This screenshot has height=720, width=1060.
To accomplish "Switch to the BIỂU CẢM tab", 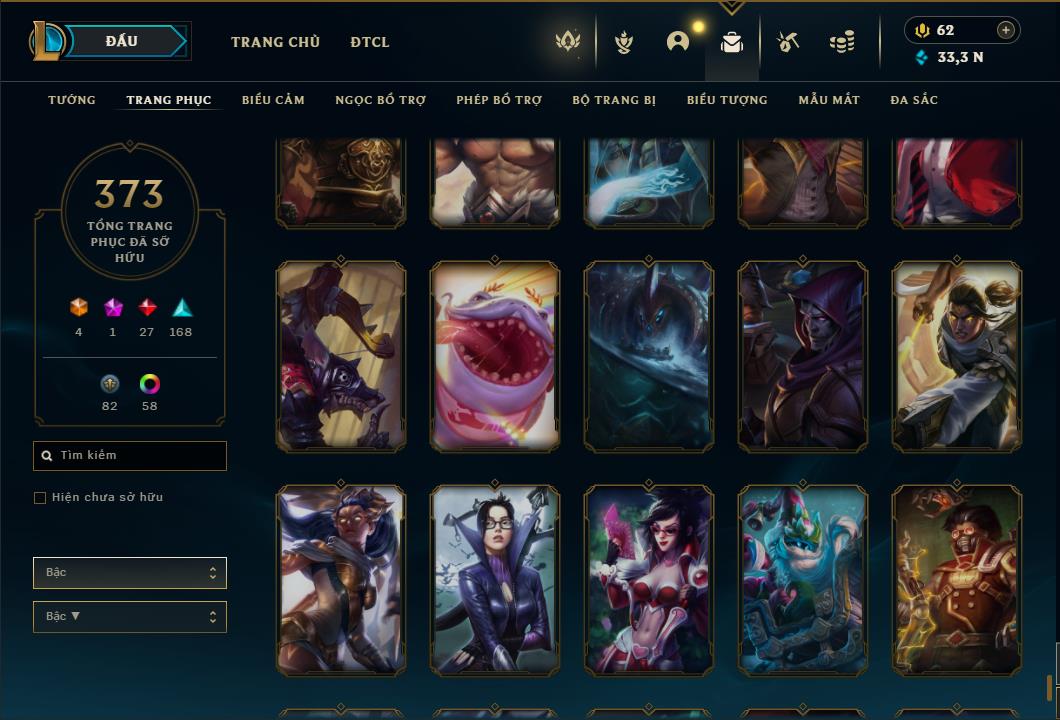I will click(273, 100).
